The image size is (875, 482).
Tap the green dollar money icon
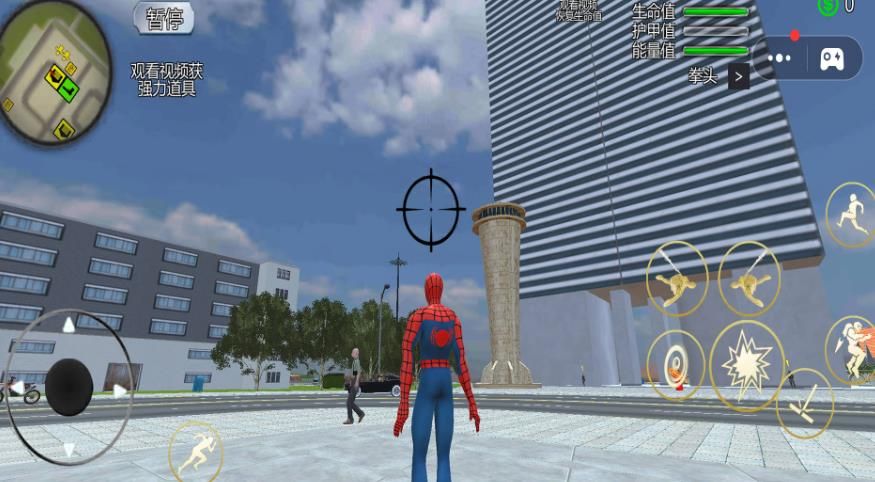828,6
